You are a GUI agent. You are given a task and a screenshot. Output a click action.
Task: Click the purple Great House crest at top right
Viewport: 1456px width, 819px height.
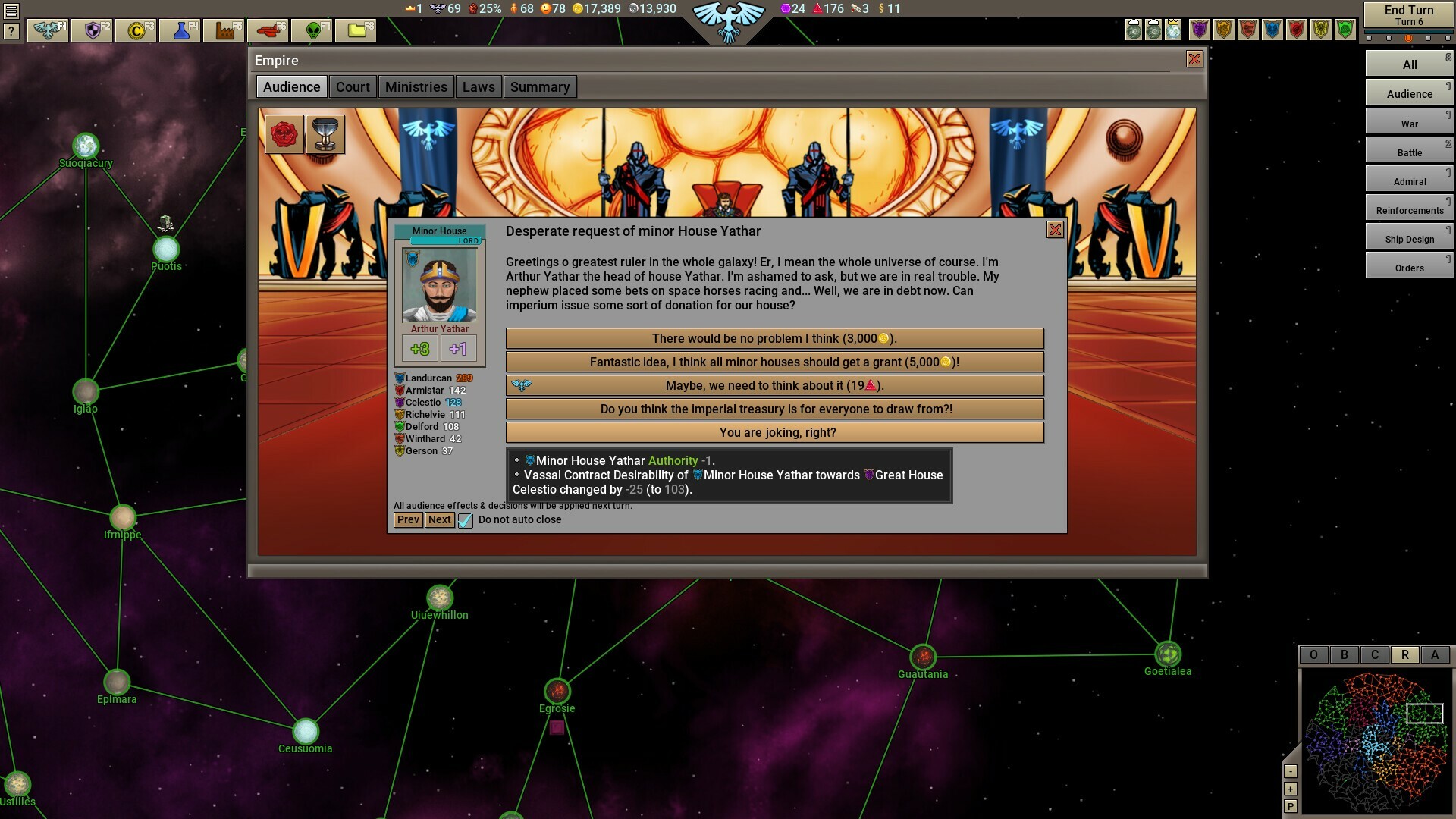(1200, 30)
